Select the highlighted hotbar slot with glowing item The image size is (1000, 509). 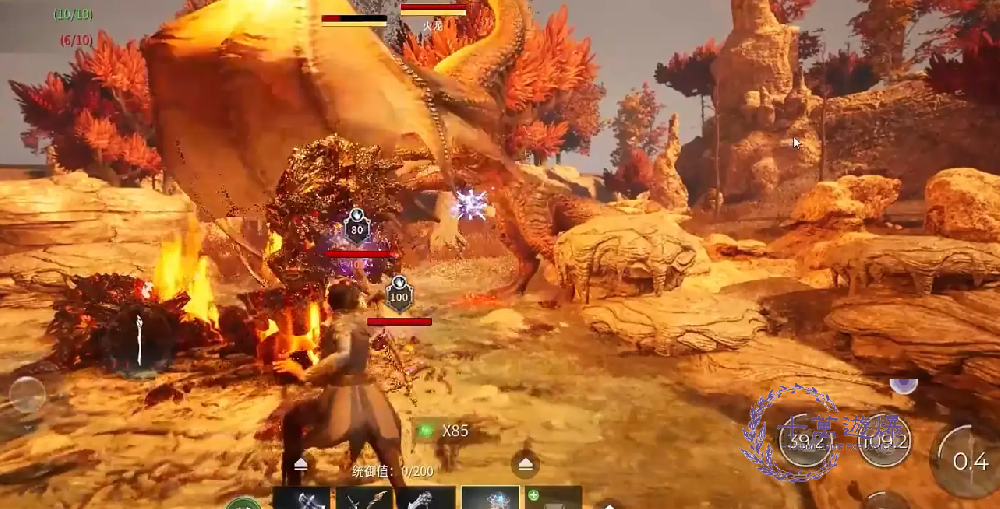(490, 497)
